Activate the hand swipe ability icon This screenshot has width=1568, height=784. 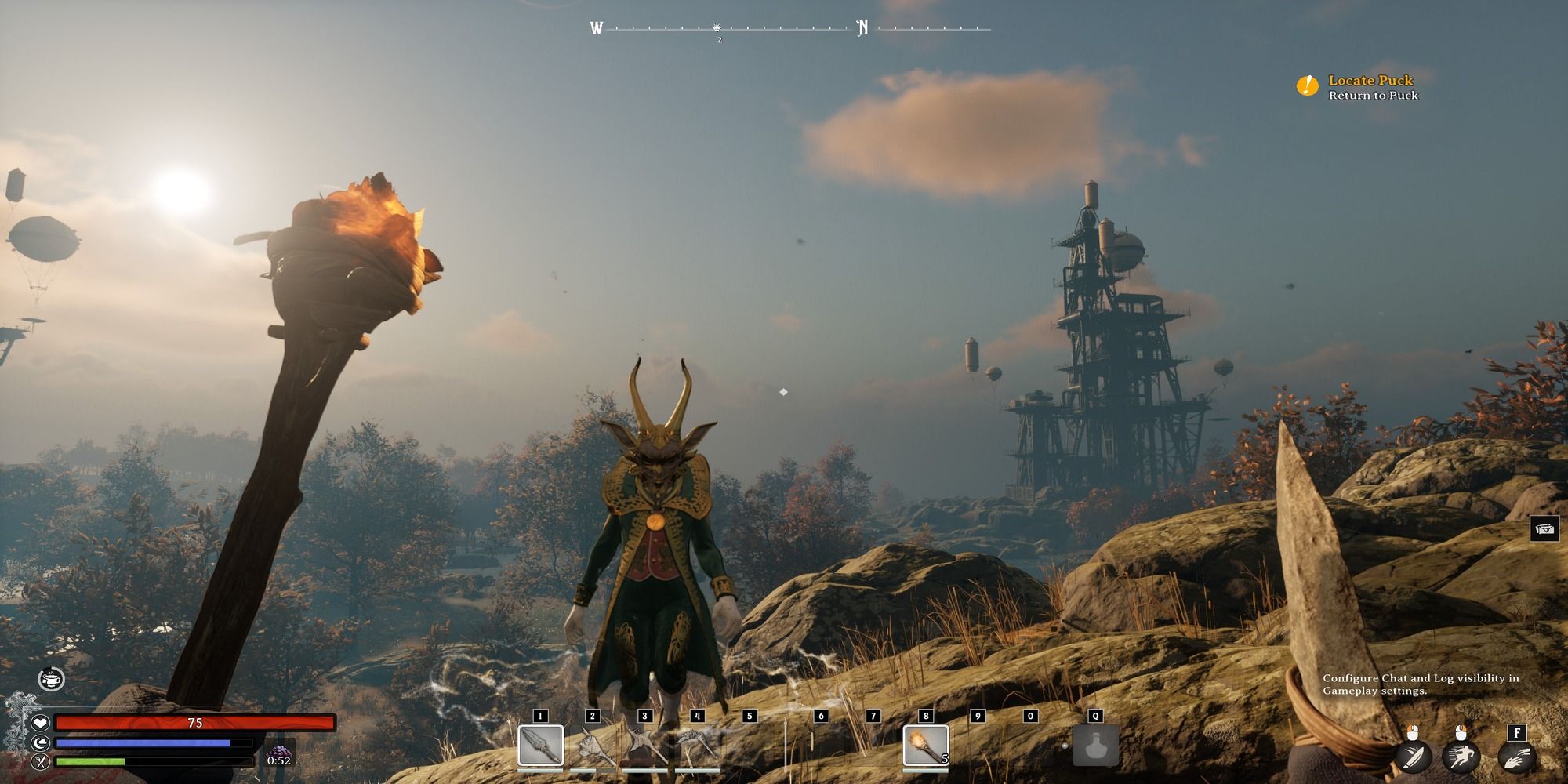pyautogui.click(x=1516, y=757)
